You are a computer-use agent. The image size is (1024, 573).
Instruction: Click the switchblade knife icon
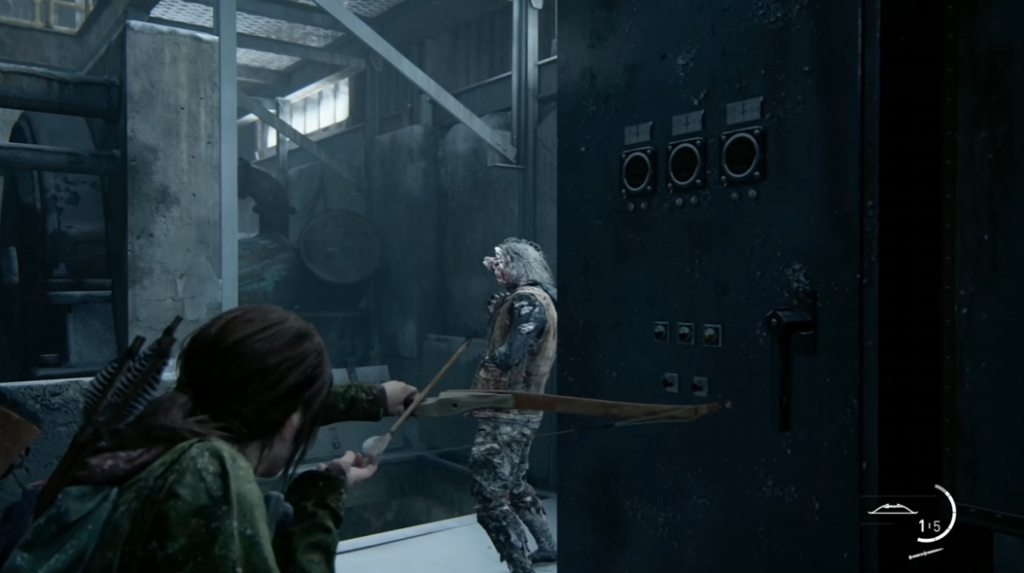coord(926,551)
